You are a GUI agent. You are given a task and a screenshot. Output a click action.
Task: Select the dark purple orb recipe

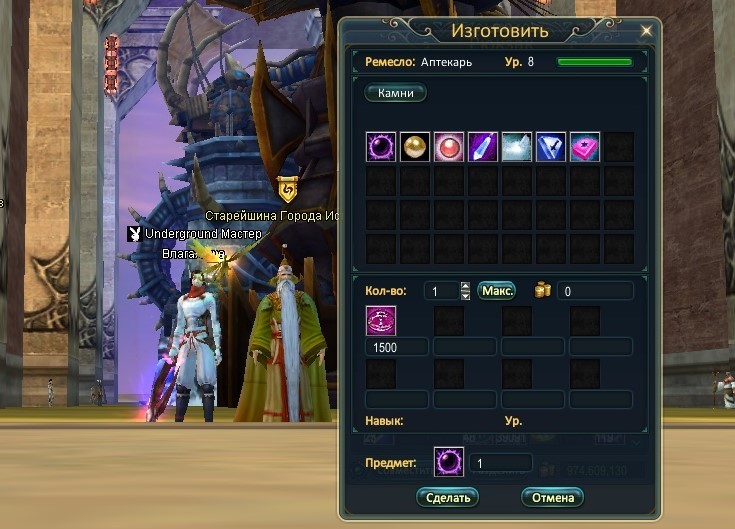tap(382, 147)
